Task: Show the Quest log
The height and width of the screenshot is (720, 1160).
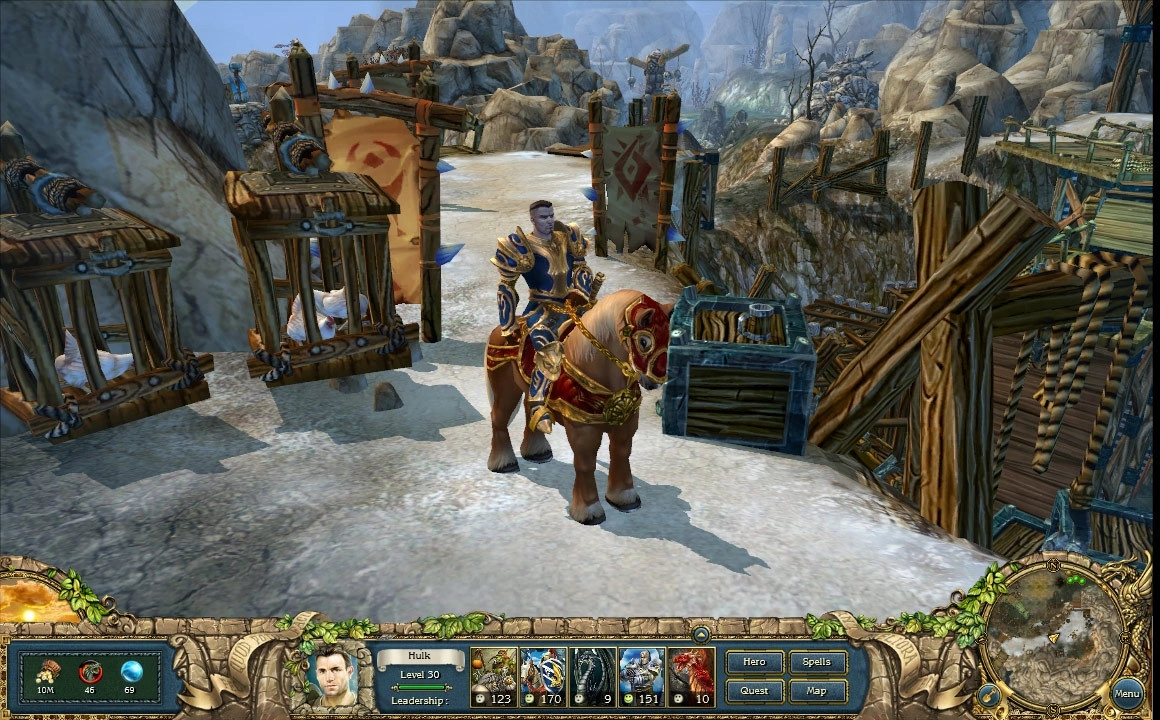Action: pyautogui.click(x=754, y=690)
